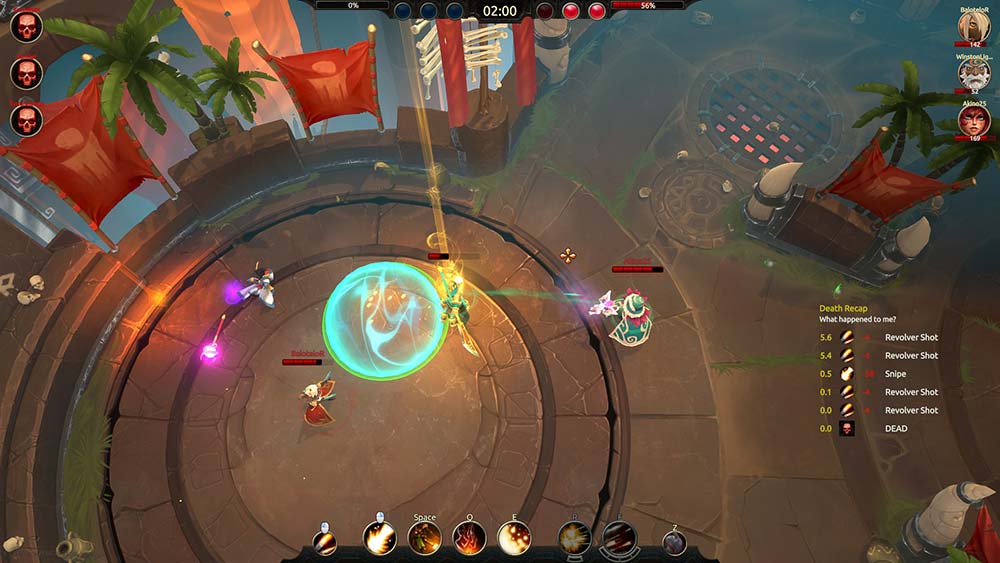Activate the Q flames ability
Screen dimensions: 1000x563
469,539
